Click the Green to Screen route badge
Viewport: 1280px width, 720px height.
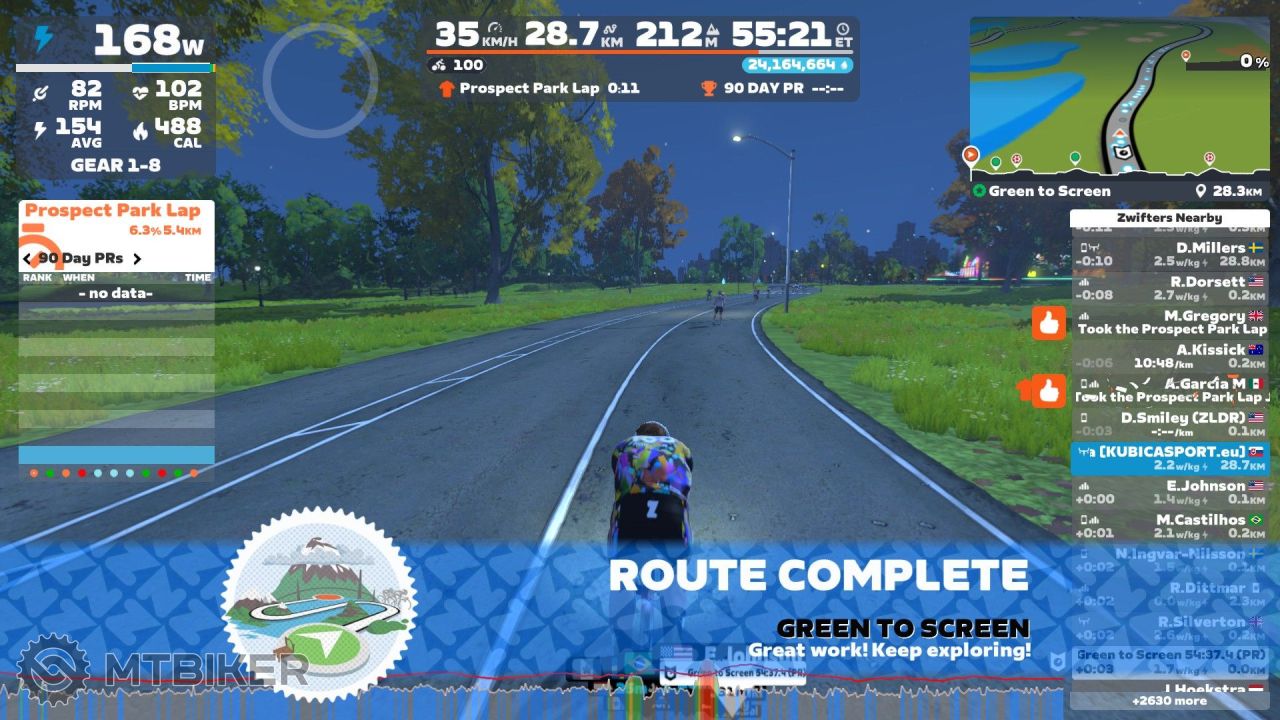pyautogui.click(x=318, y=603)
